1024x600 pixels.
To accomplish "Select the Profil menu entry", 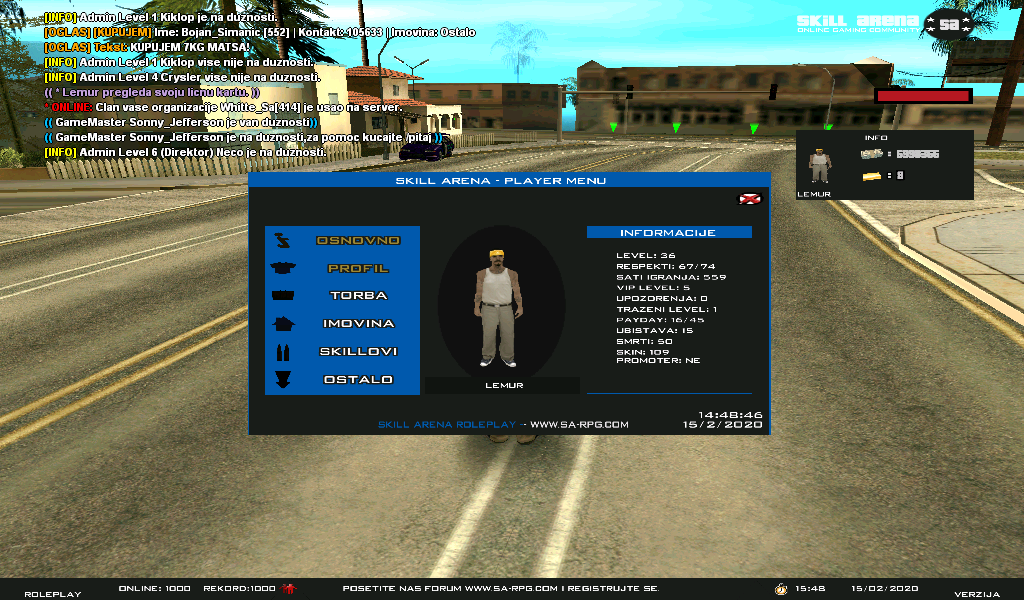I will pos(358,269).
